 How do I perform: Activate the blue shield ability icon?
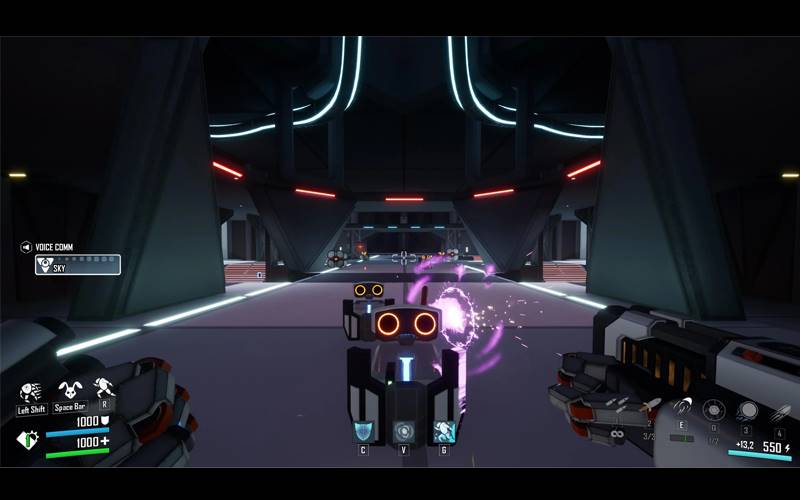click(x=364, y=431)
